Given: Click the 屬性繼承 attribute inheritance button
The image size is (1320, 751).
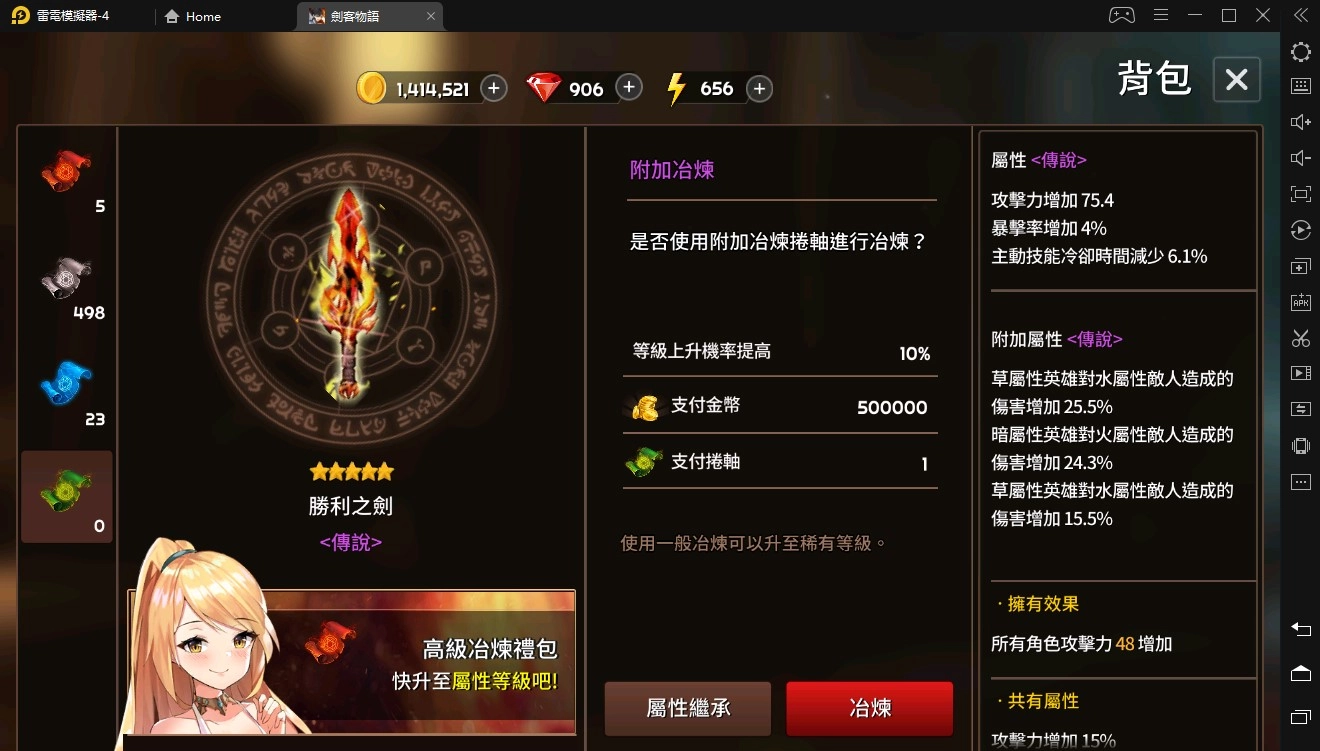Looking at the screenshot, I should point(687,707).
